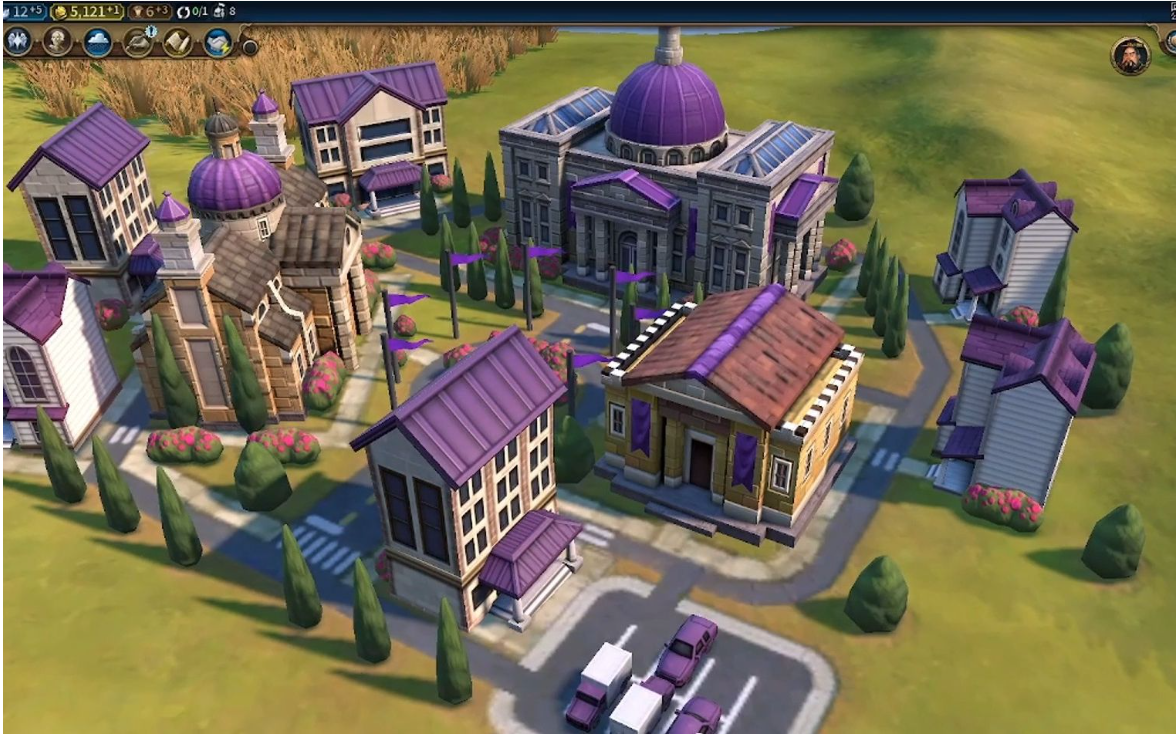Open the scroll and parchment icon

[177, 42]
